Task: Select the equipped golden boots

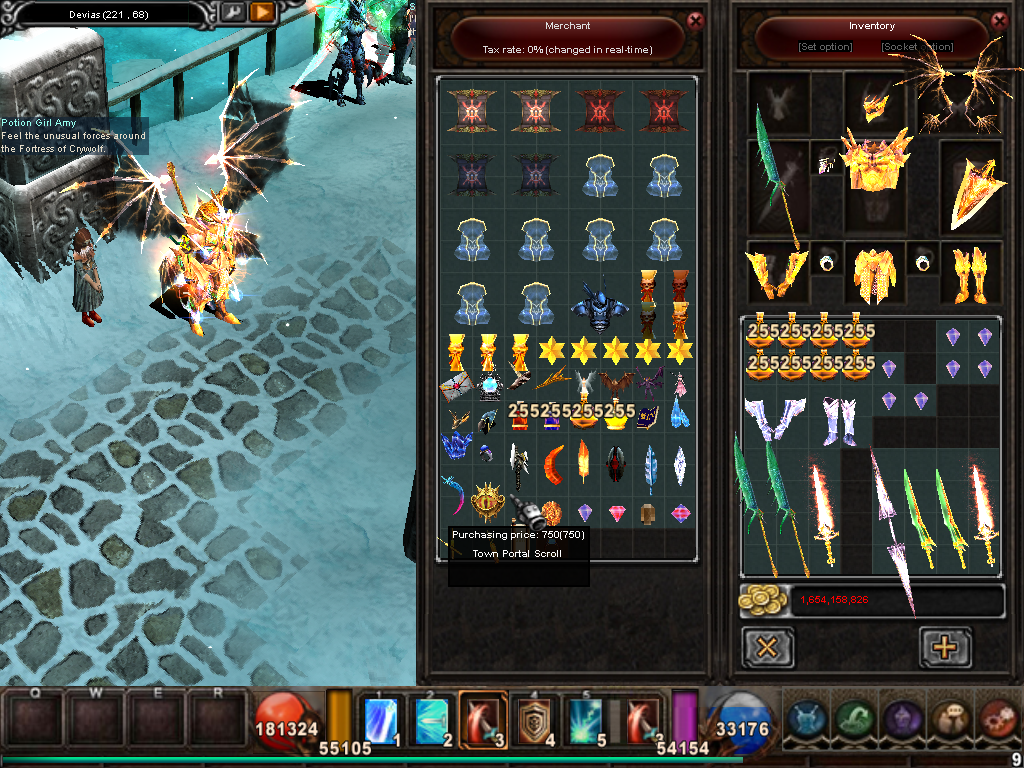Action: [971, 273]
